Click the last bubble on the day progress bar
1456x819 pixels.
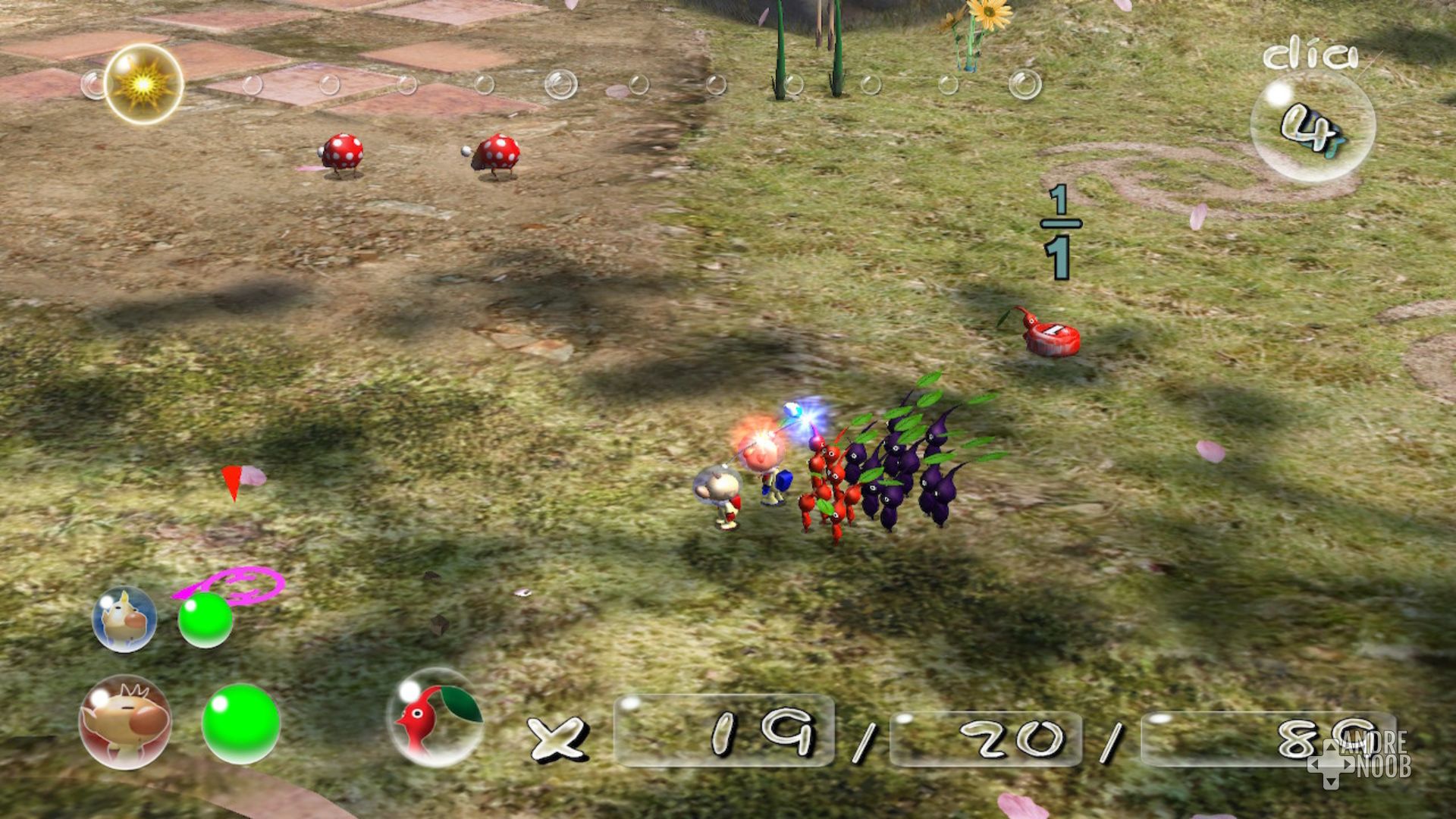click(x=1025, y=85)
